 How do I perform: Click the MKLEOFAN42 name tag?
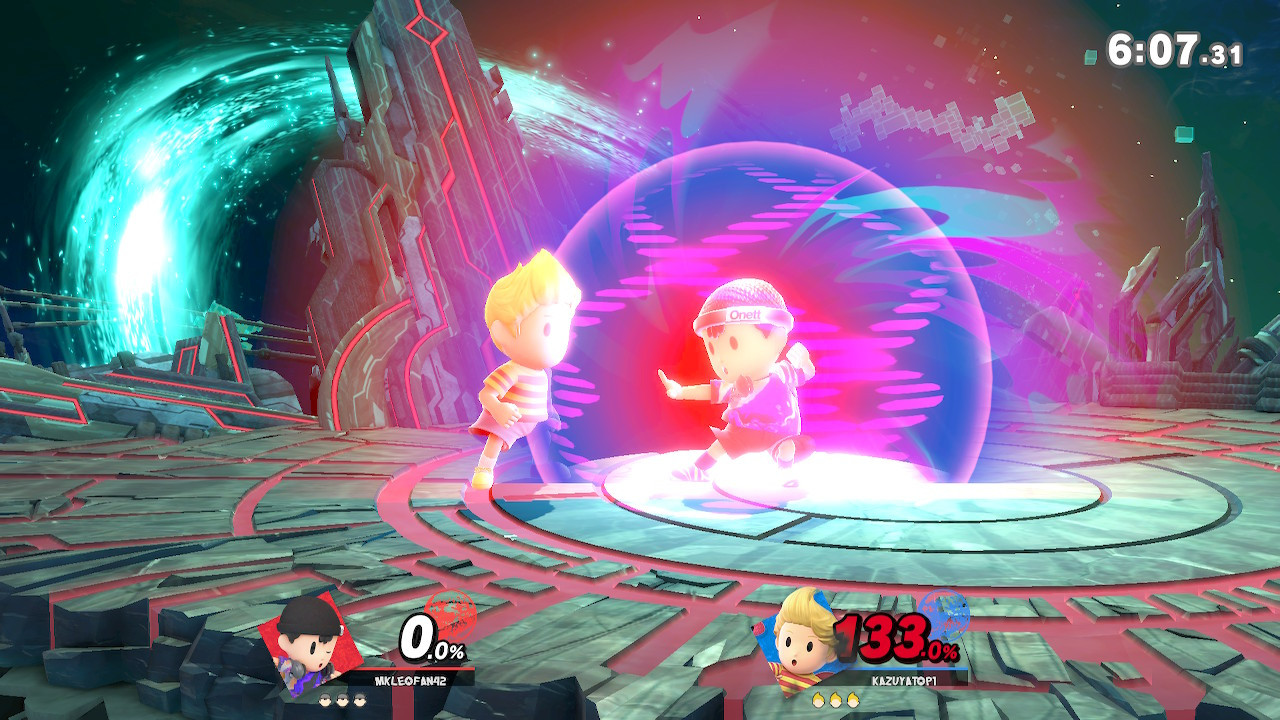[x=410, y=680]
